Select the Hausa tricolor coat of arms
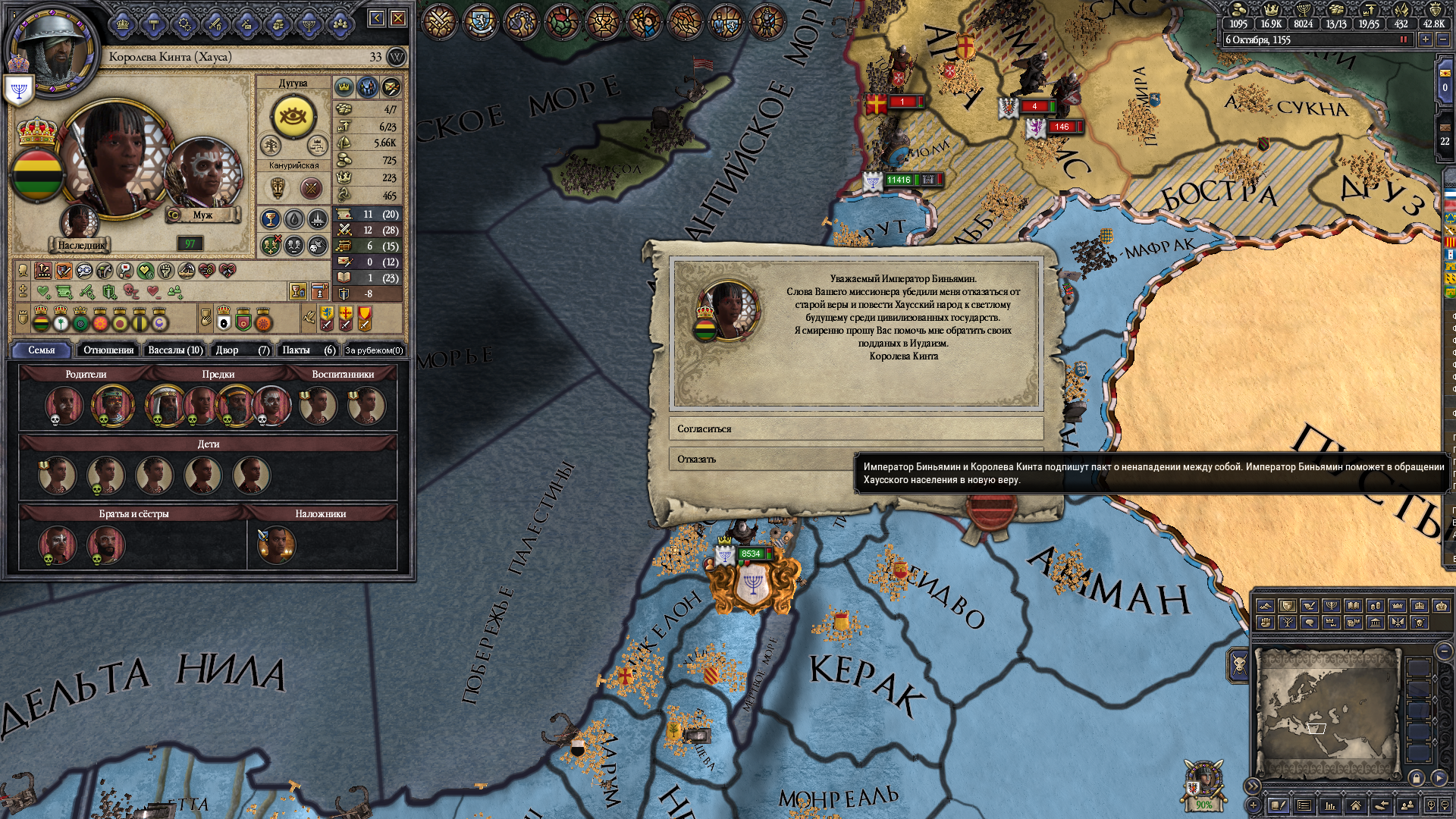The height and width of the screenshot is (819, 1456). coord(36,175)
